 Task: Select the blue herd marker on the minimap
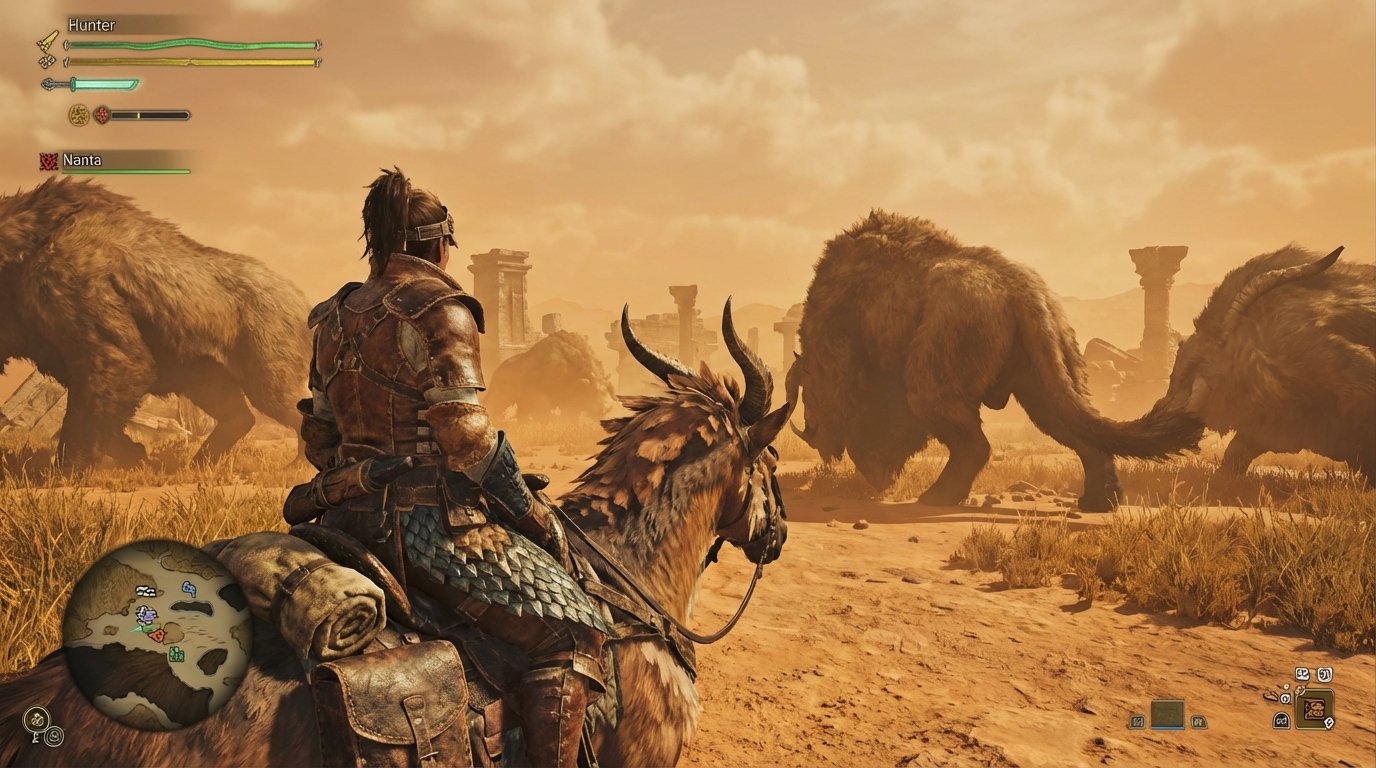189,589
